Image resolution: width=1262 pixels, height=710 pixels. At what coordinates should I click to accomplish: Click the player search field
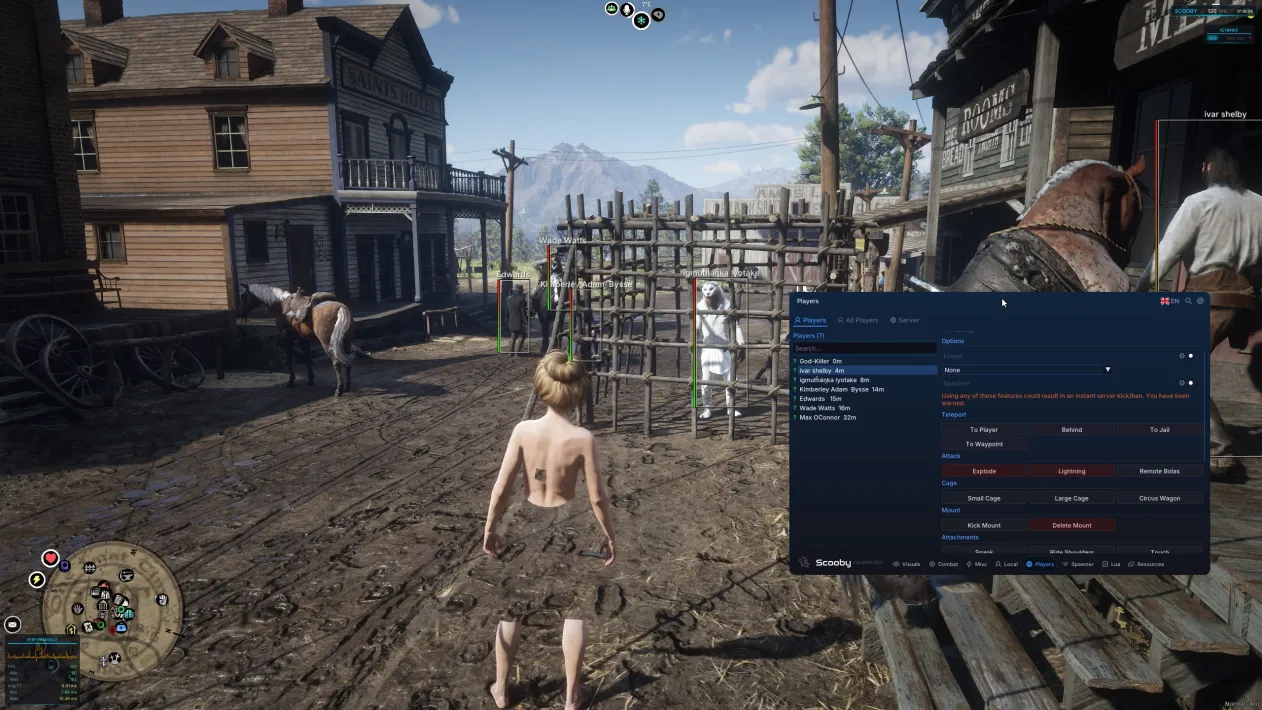click(x=864, y=348)
